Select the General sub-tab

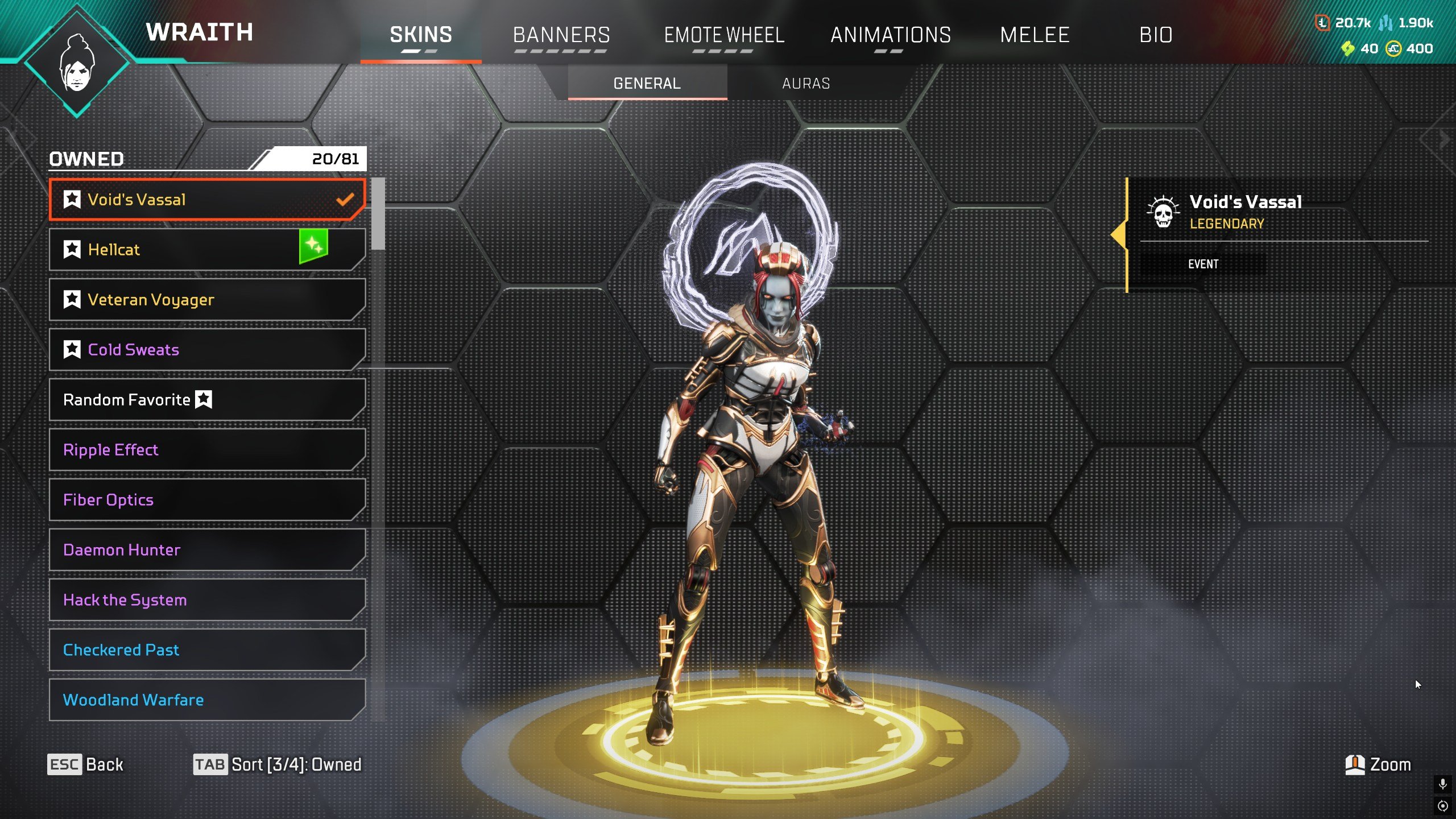647,84
